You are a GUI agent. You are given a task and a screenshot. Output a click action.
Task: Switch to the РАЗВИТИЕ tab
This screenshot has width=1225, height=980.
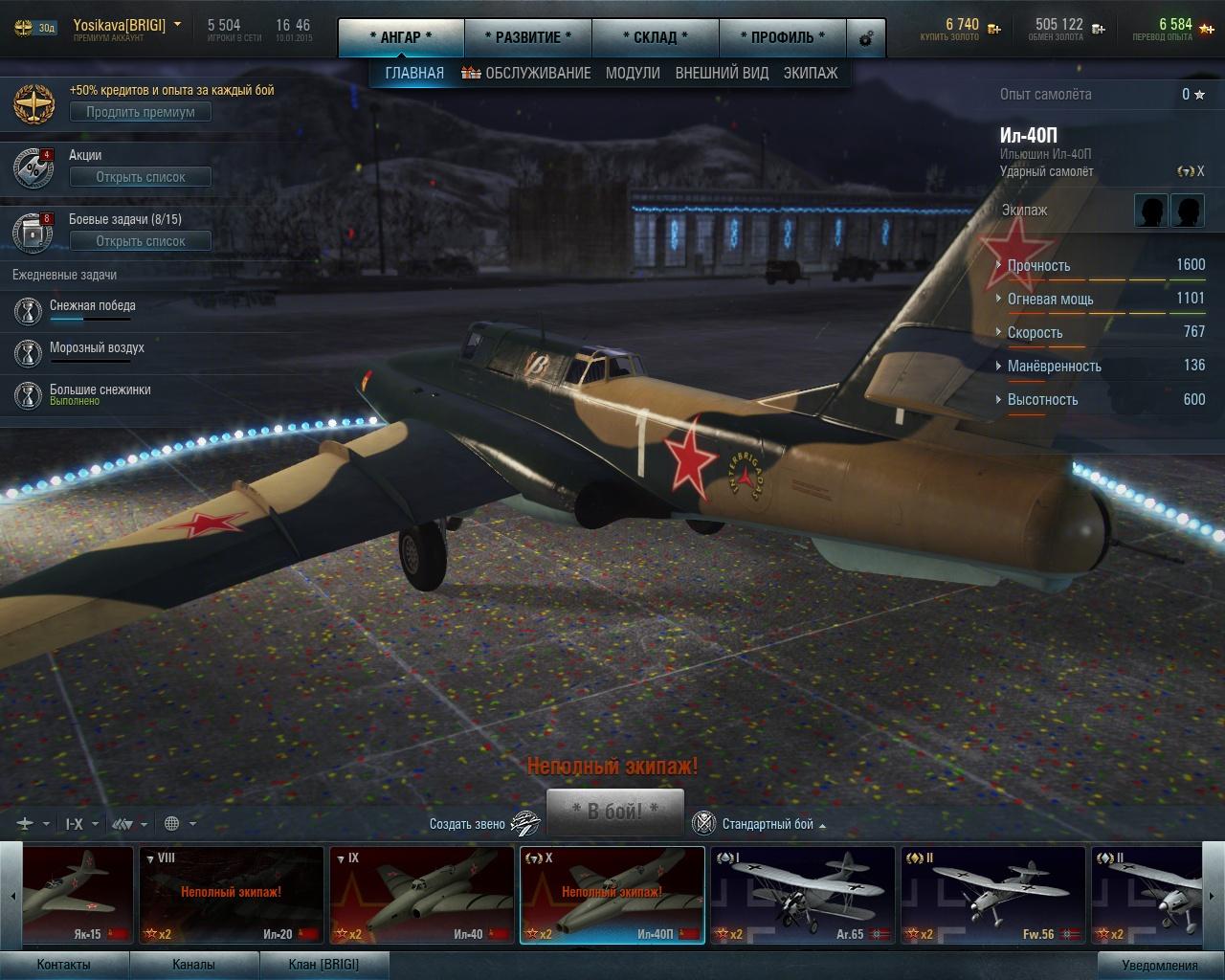pos(527,37)
